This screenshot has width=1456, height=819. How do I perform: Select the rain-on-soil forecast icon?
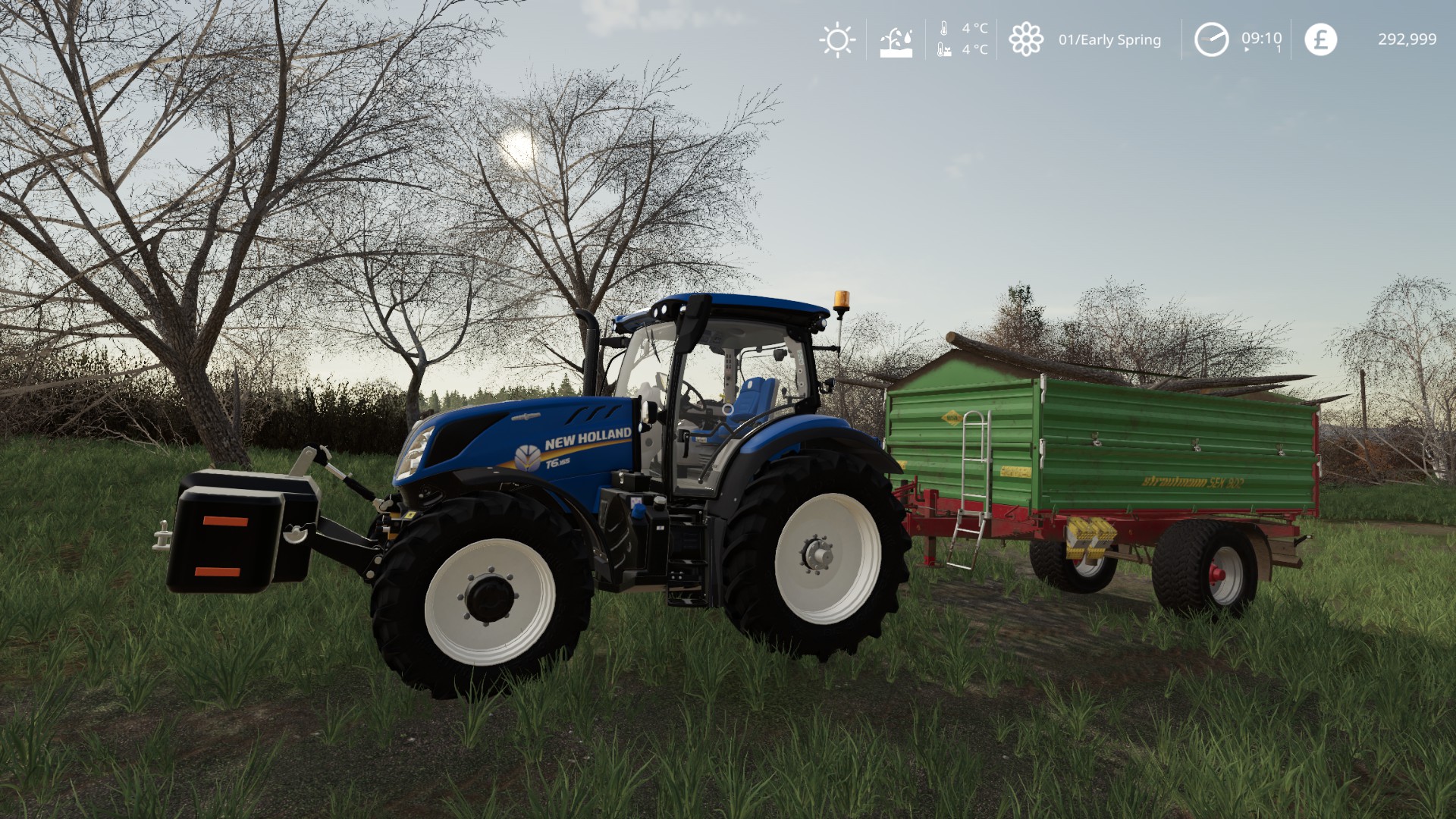[896, 41]
